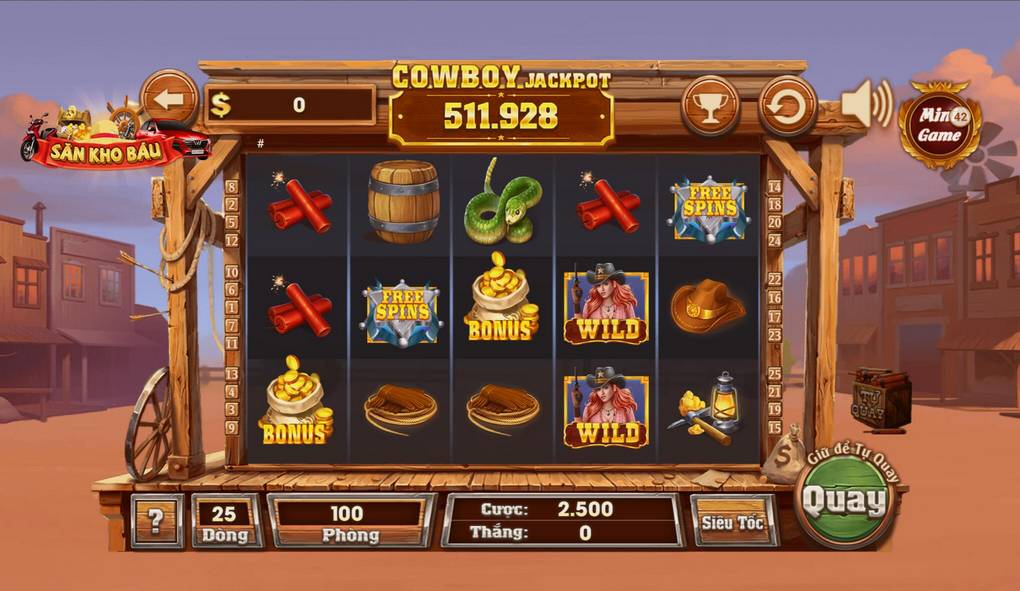1020x591 pixels.
Task: Go back using the arrow button
Action: pyautogui.click(x=169, y=100)
